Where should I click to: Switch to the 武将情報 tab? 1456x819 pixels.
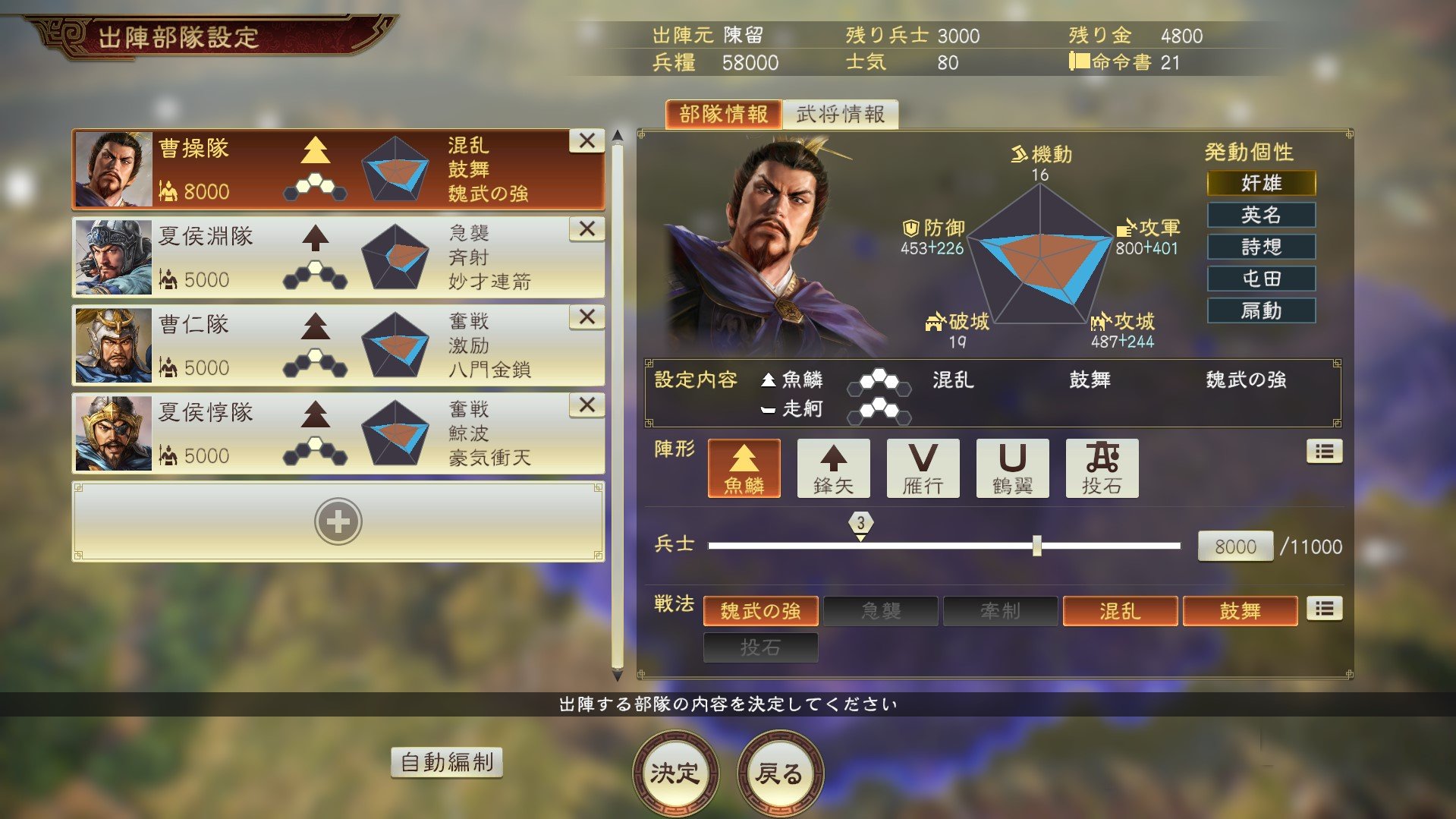click(841, 112)
